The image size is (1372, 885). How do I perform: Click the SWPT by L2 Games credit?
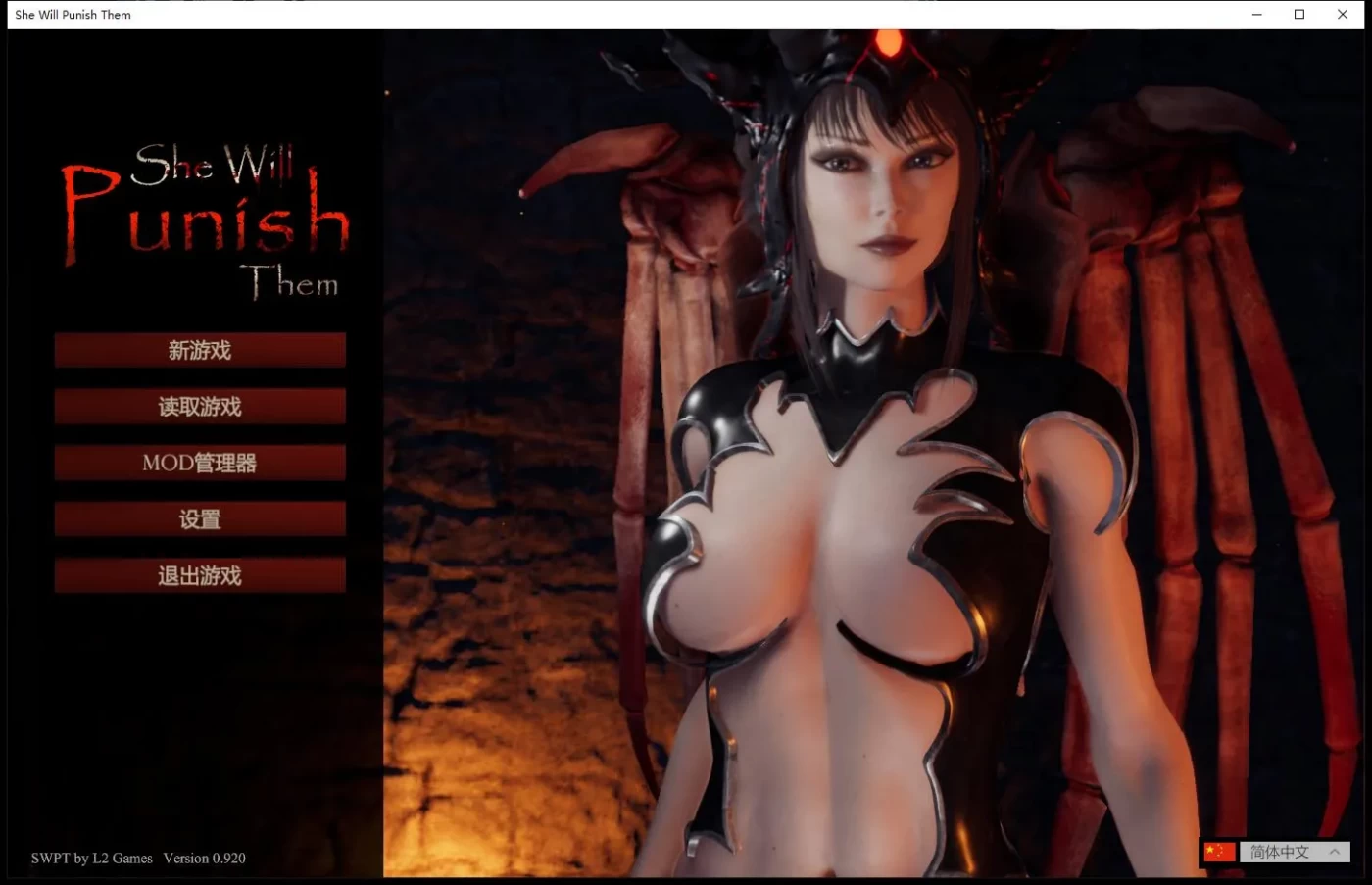click(x=90, y=858)
